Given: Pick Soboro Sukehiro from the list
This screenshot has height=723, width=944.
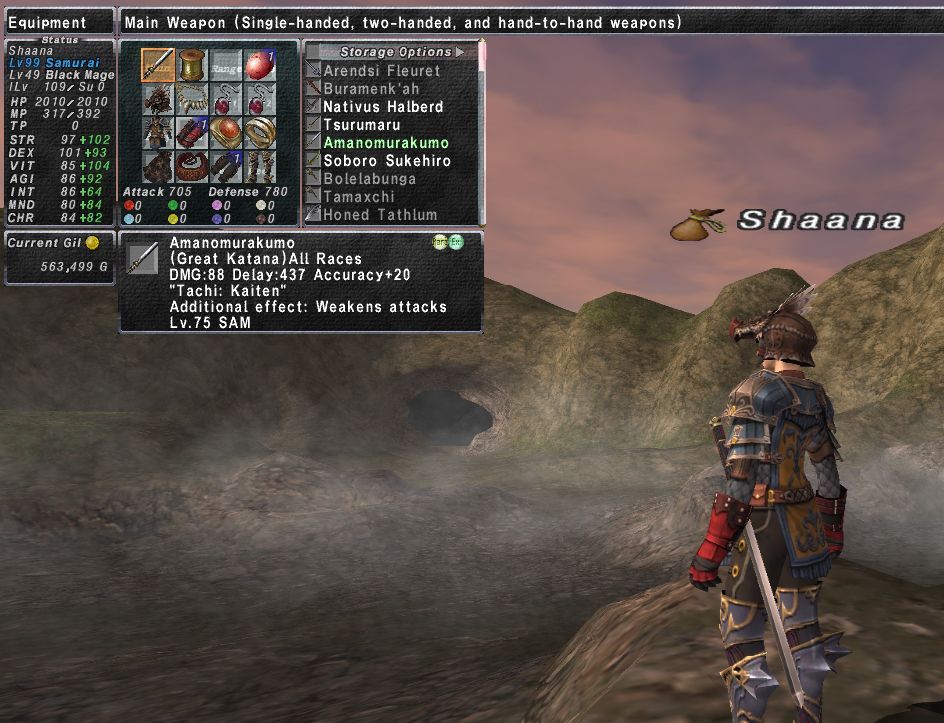Looking at the screenshot, I should pos(387,161).
